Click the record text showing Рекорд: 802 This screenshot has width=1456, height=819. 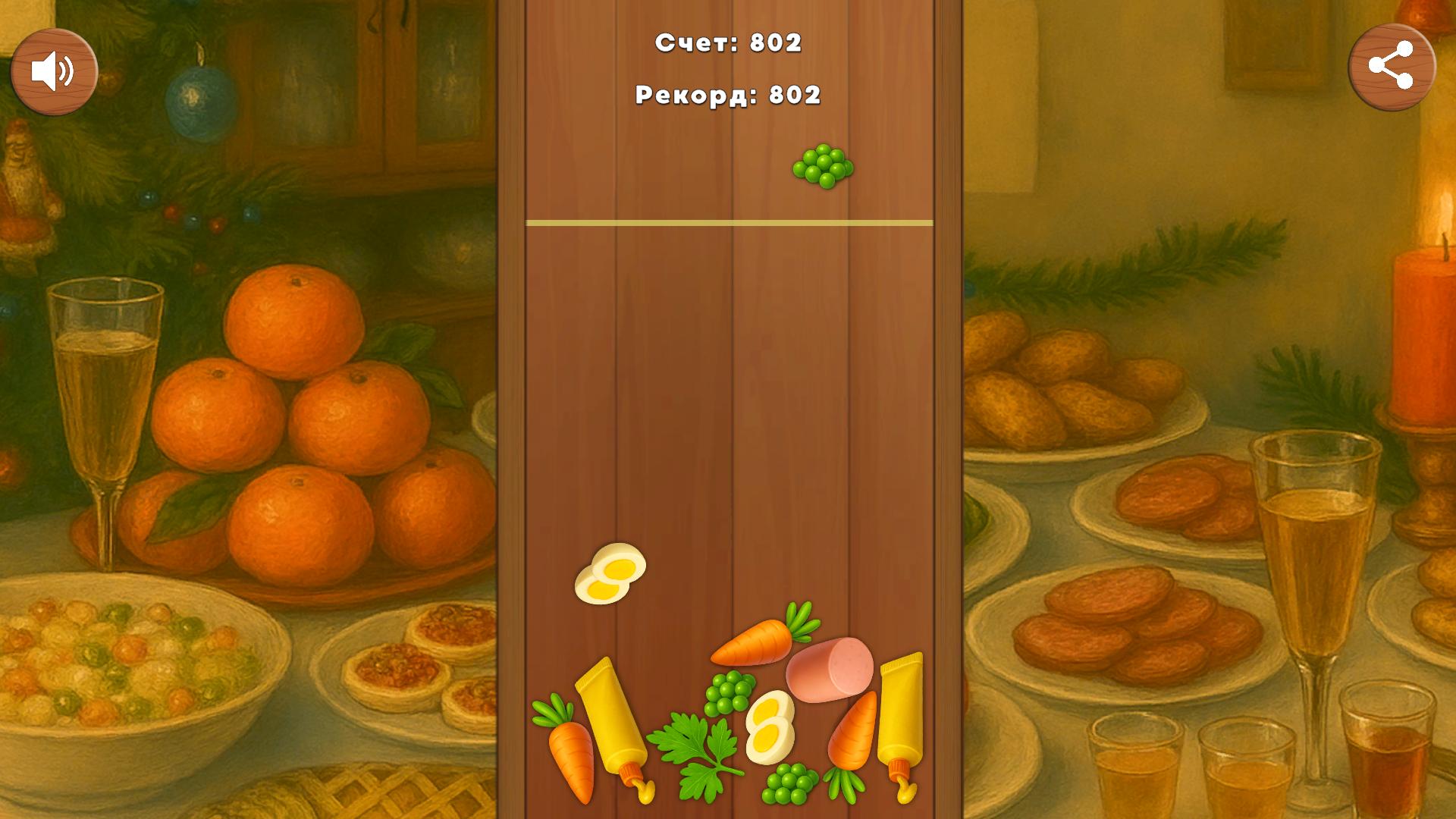click(728, 95)
